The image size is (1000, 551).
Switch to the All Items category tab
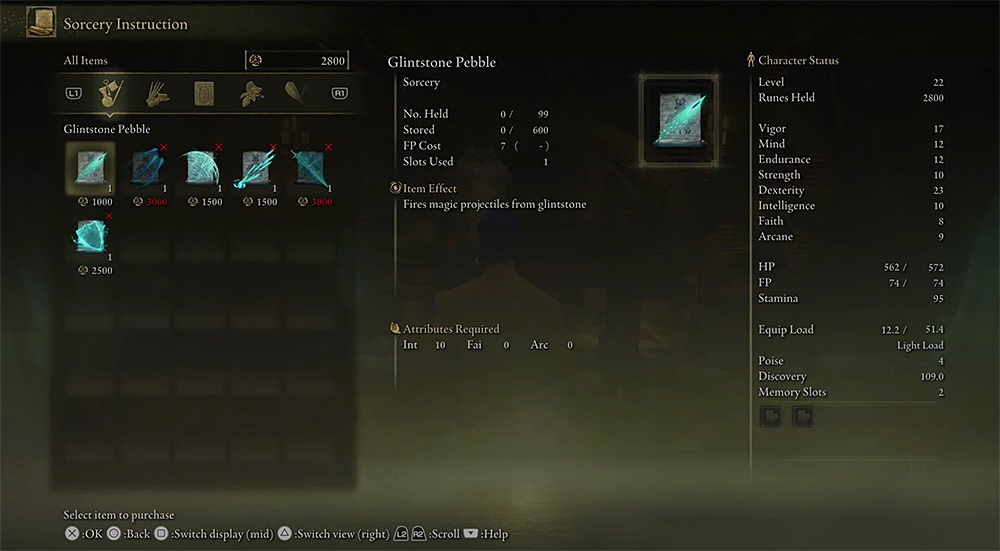tap(112, 94)
